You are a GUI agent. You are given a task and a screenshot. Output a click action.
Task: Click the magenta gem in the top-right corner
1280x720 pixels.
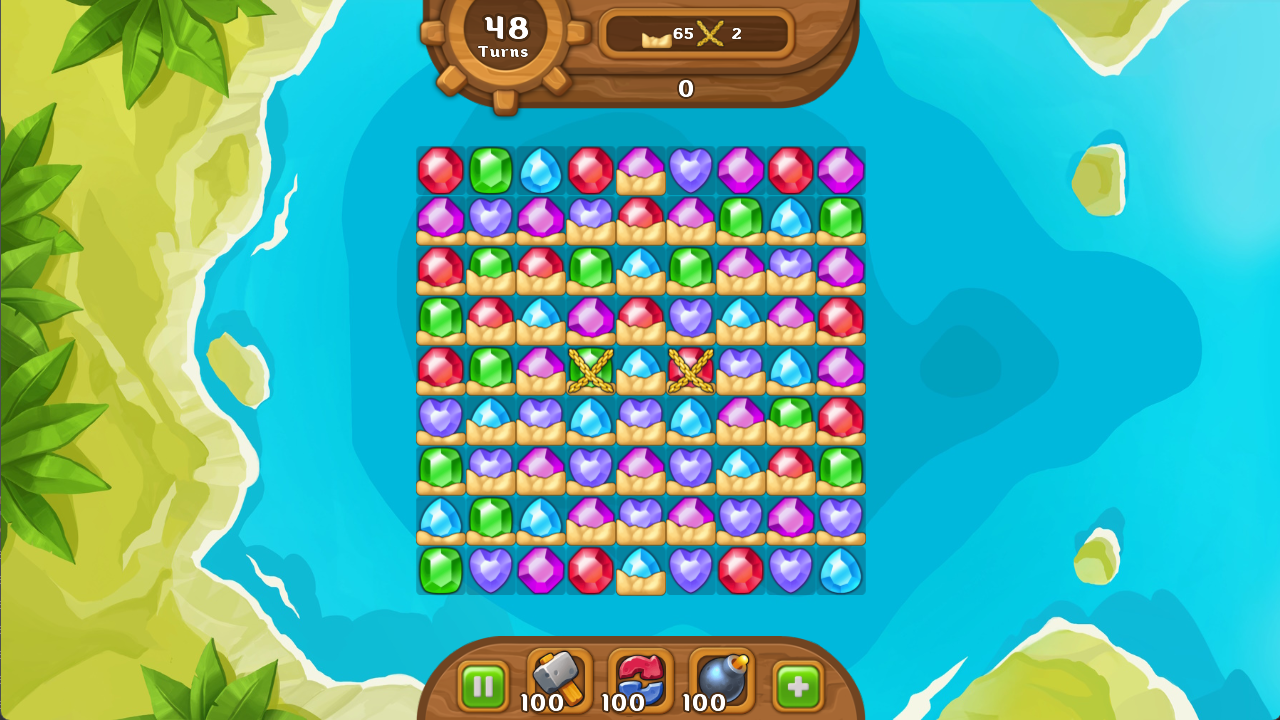coord(840,170)
